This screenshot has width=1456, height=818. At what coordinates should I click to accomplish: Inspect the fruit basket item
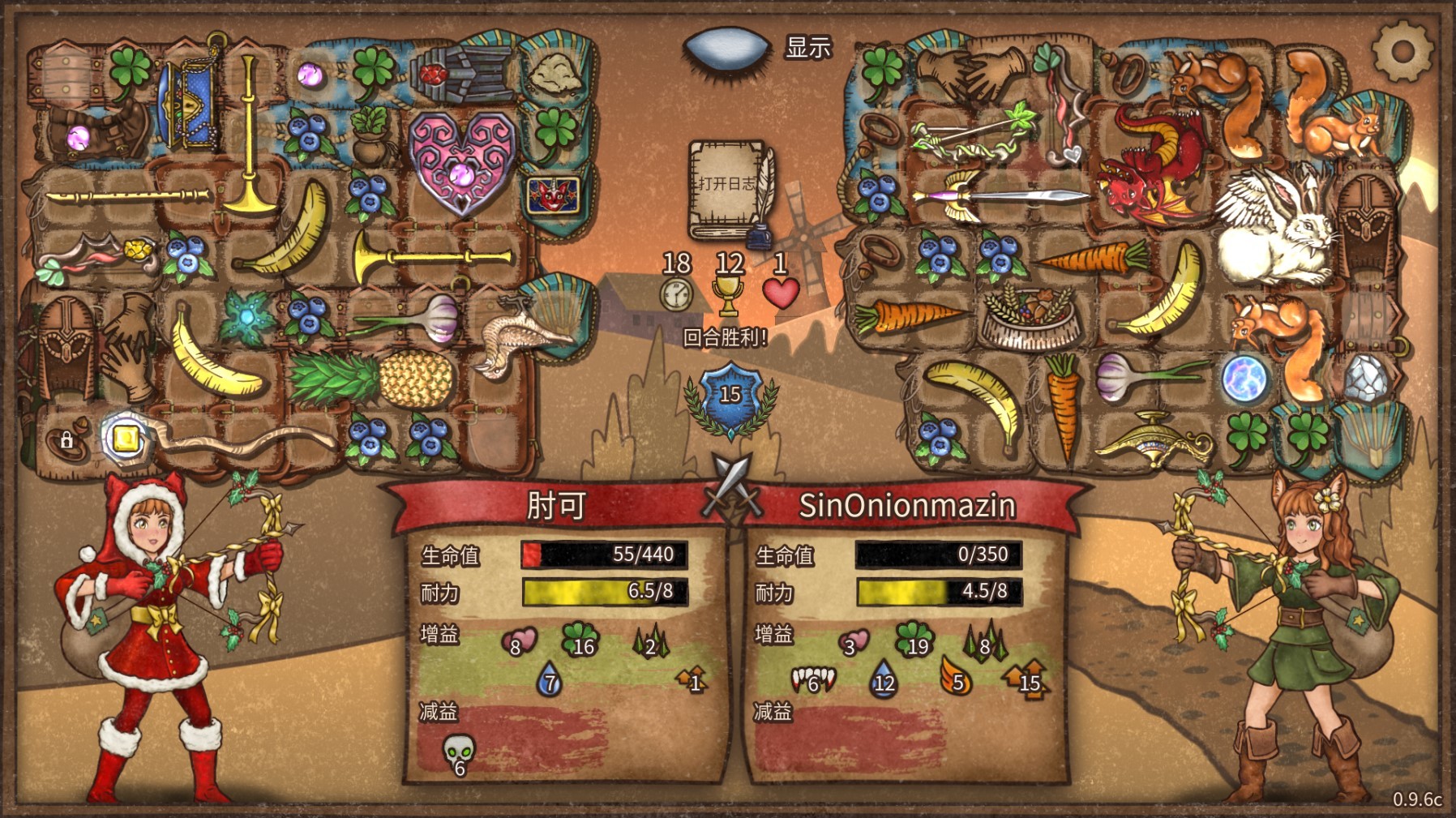pyautogui.click(x=1031, y=316)
